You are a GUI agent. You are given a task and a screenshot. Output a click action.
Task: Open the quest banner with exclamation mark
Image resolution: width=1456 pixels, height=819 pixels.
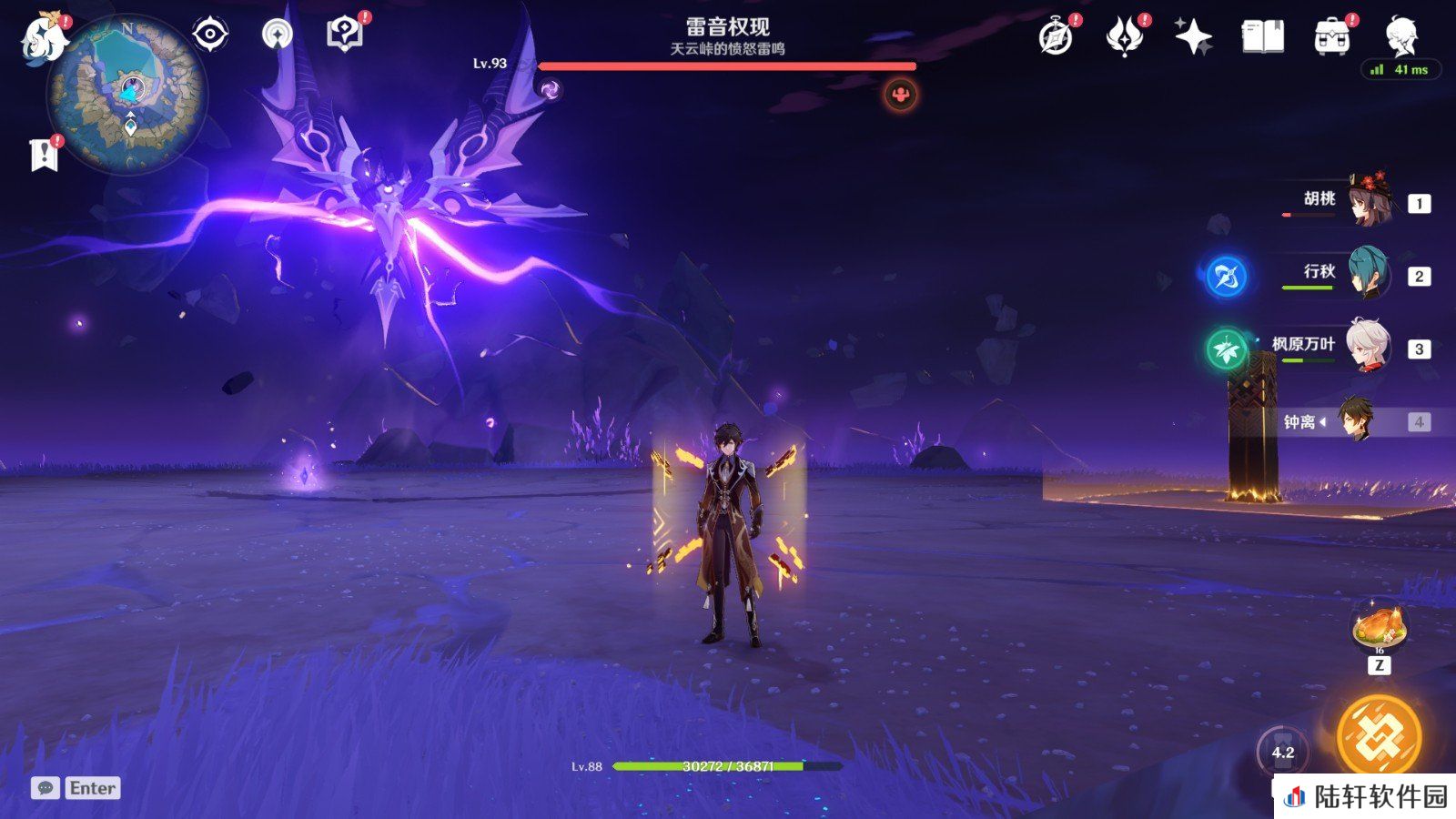44,155
